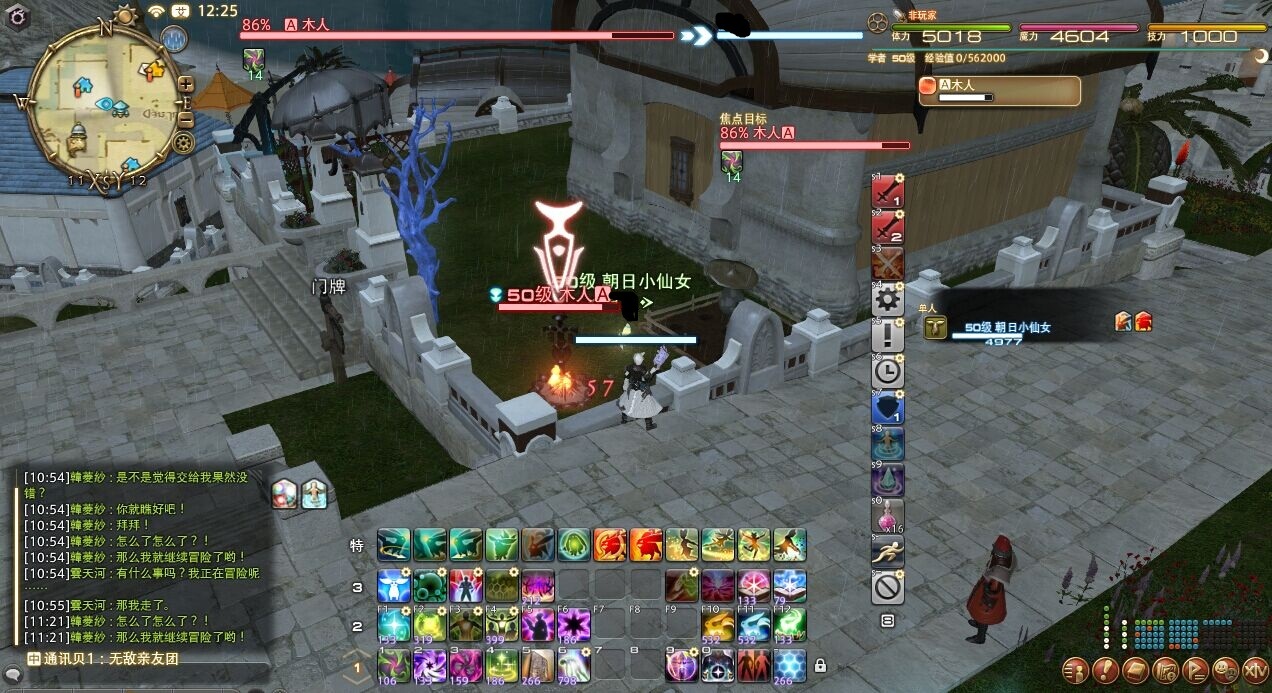Activate the red sword macro numbered 2
Image resolution: width=1272 pixels, height=693 pixels.
click(x=888, y=228)
